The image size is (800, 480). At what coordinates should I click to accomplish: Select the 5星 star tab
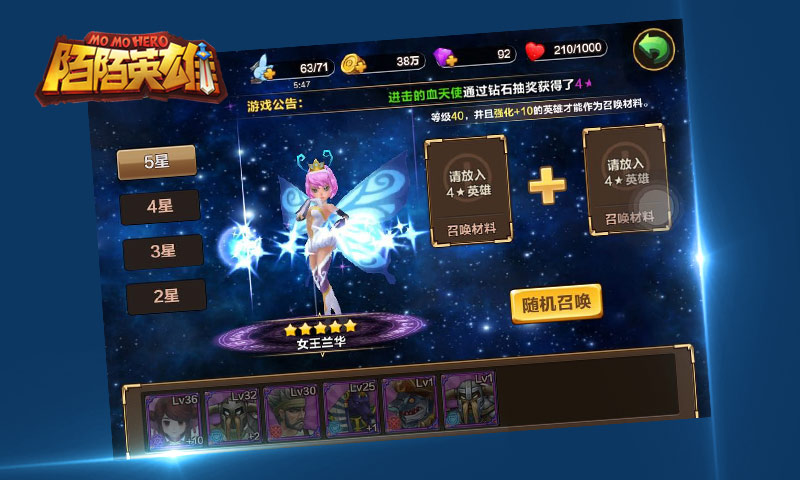pos(157,162)
